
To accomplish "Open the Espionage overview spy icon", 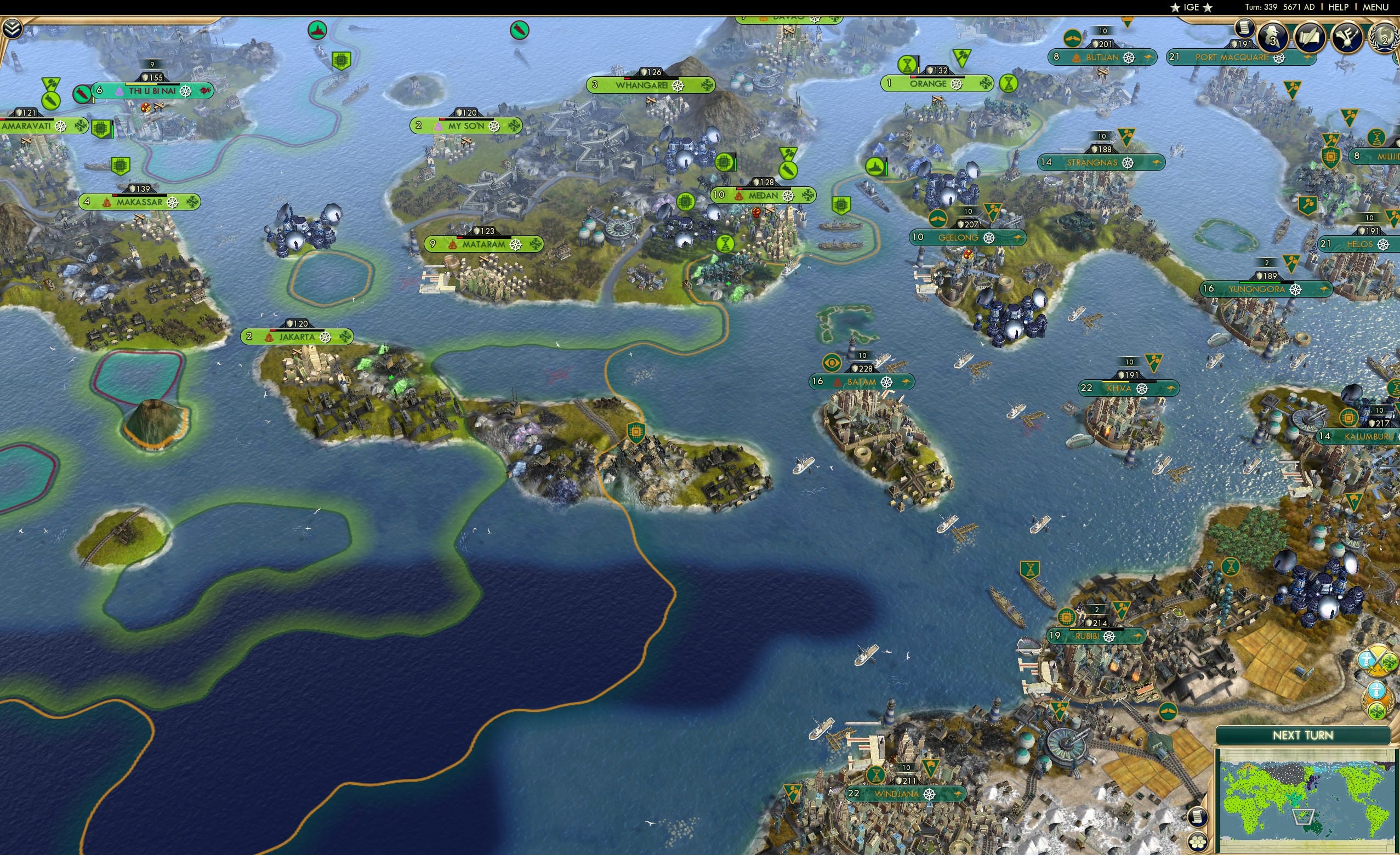I will click(x=1272, y=38).
